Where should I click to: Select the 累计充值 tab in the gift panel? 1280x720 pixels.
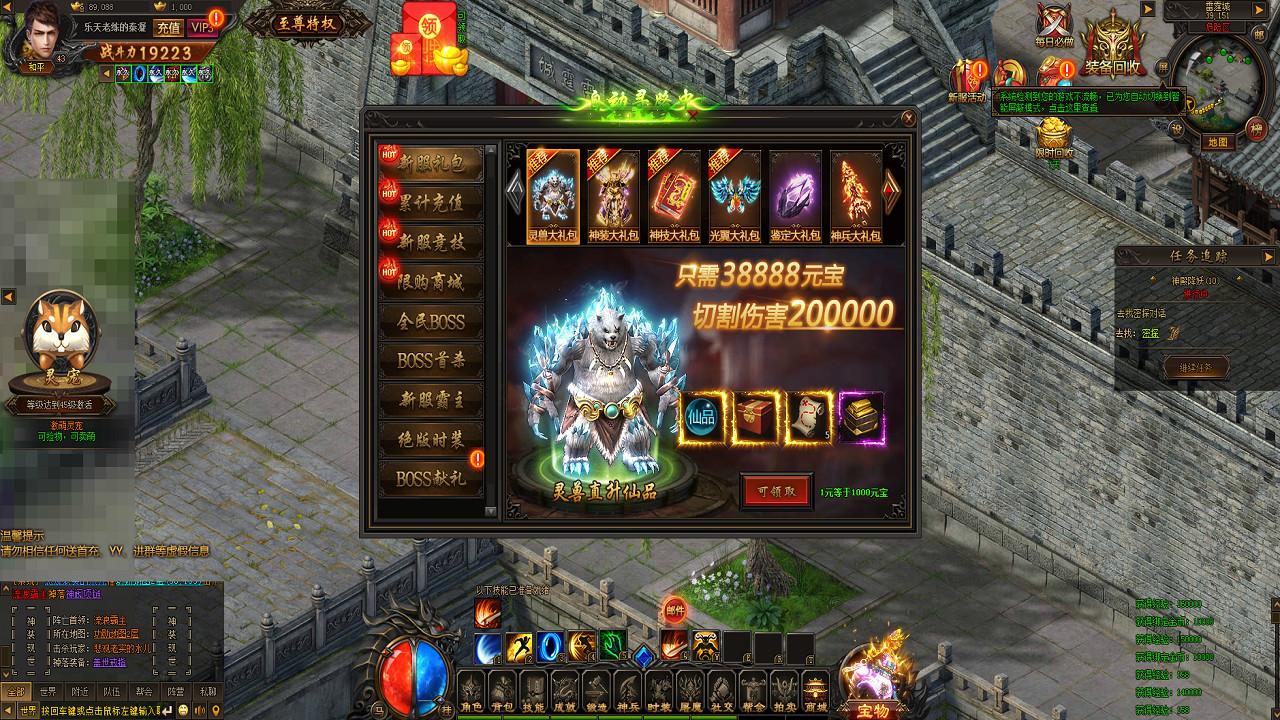tap(430, 203)
